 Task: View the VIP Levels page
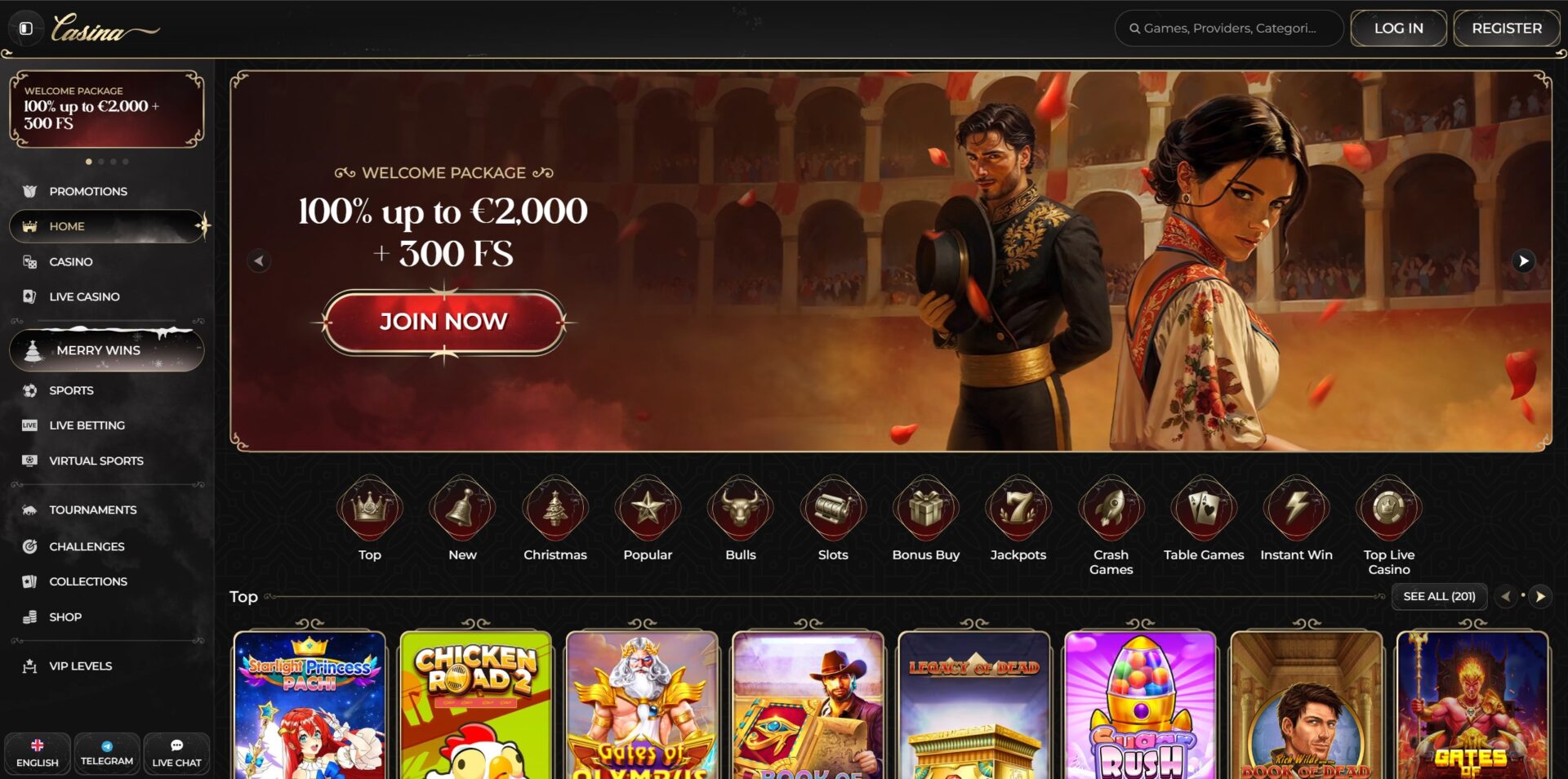tap(80, 665)
